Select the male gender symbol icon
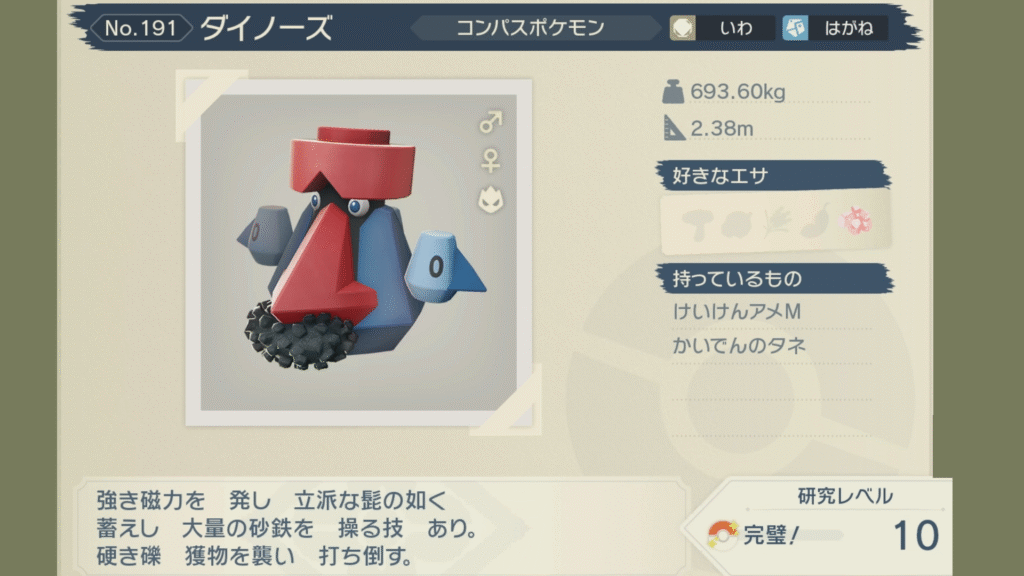1024x576 pixels. coord(490,123)
